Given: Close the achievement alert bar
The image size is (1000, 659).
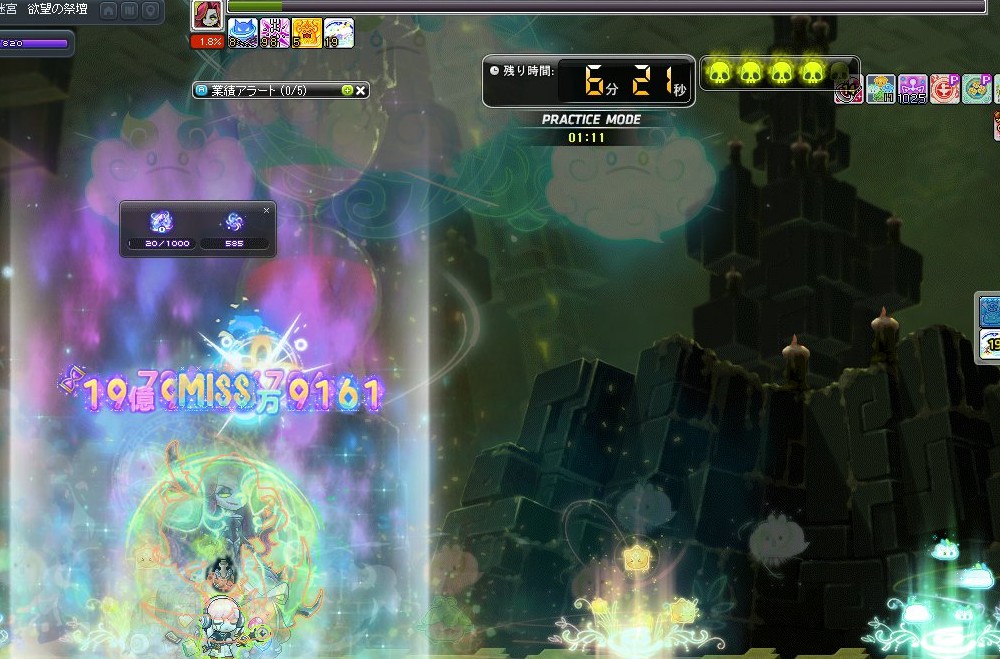Looking at the screenshot, I should click(362, 90).
